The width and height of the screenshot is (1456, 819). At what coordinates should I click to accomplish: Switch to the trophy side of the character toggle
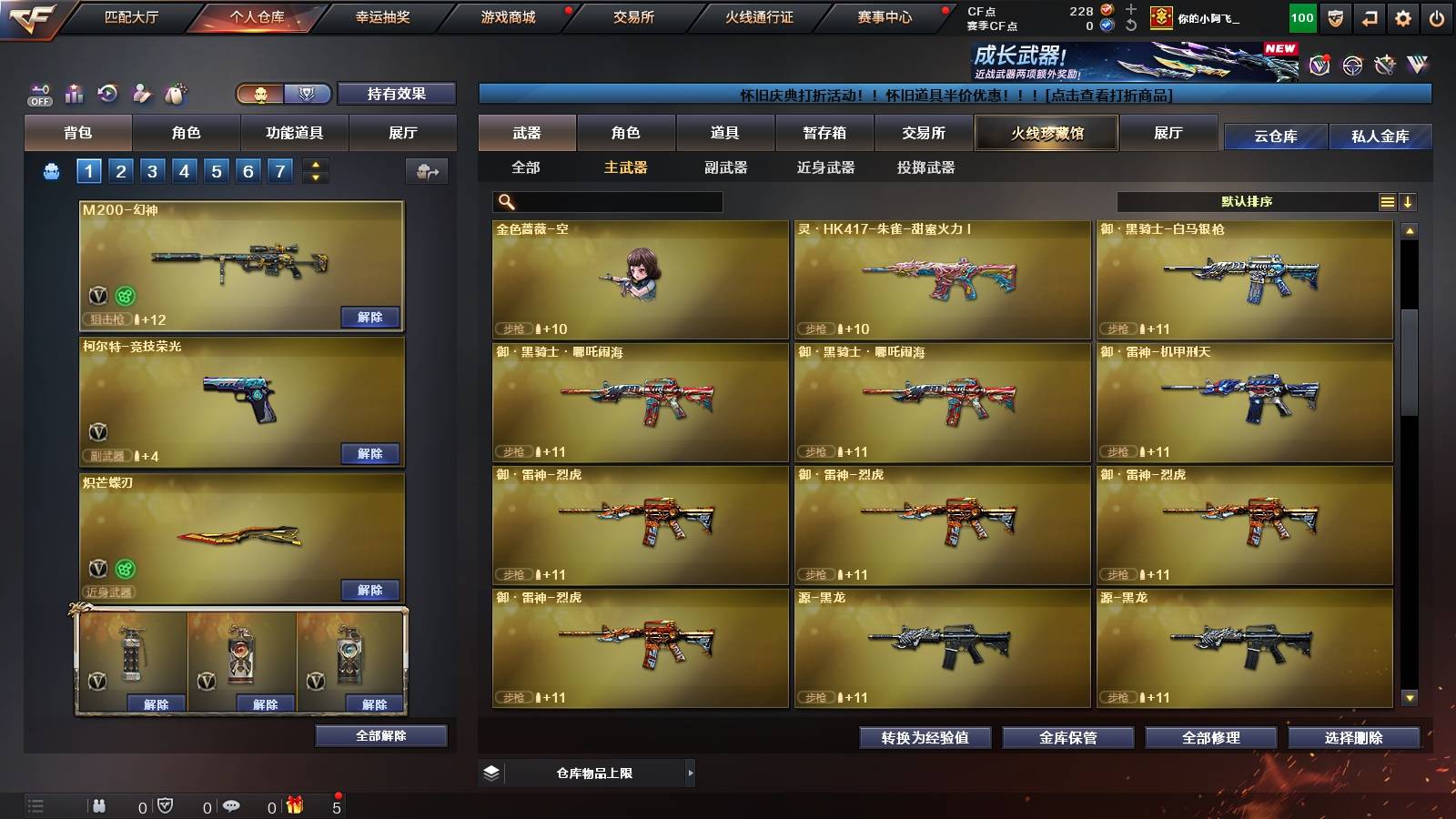[x=308, y=94]
